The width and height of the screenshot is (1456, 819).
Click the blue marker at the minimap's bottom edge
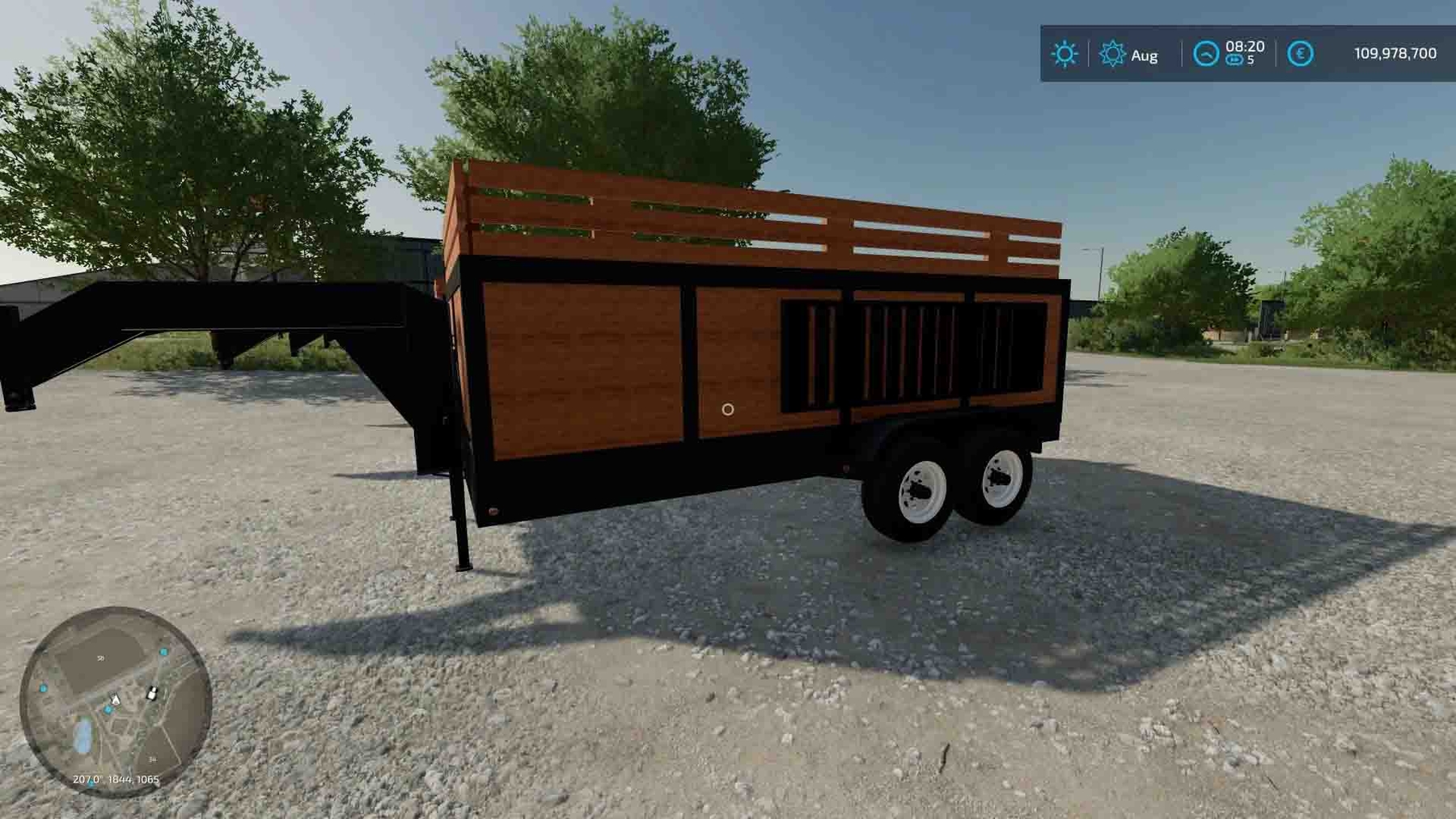pyautogui.click(x=90, y=784)
